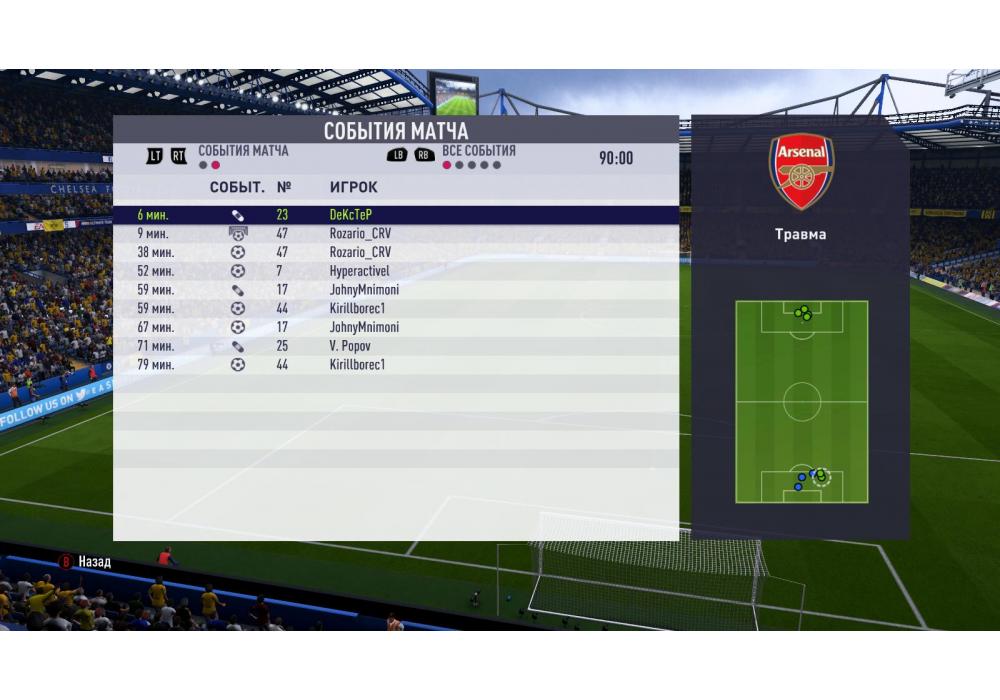Switch to the "События матча" tab

[242, 151]
